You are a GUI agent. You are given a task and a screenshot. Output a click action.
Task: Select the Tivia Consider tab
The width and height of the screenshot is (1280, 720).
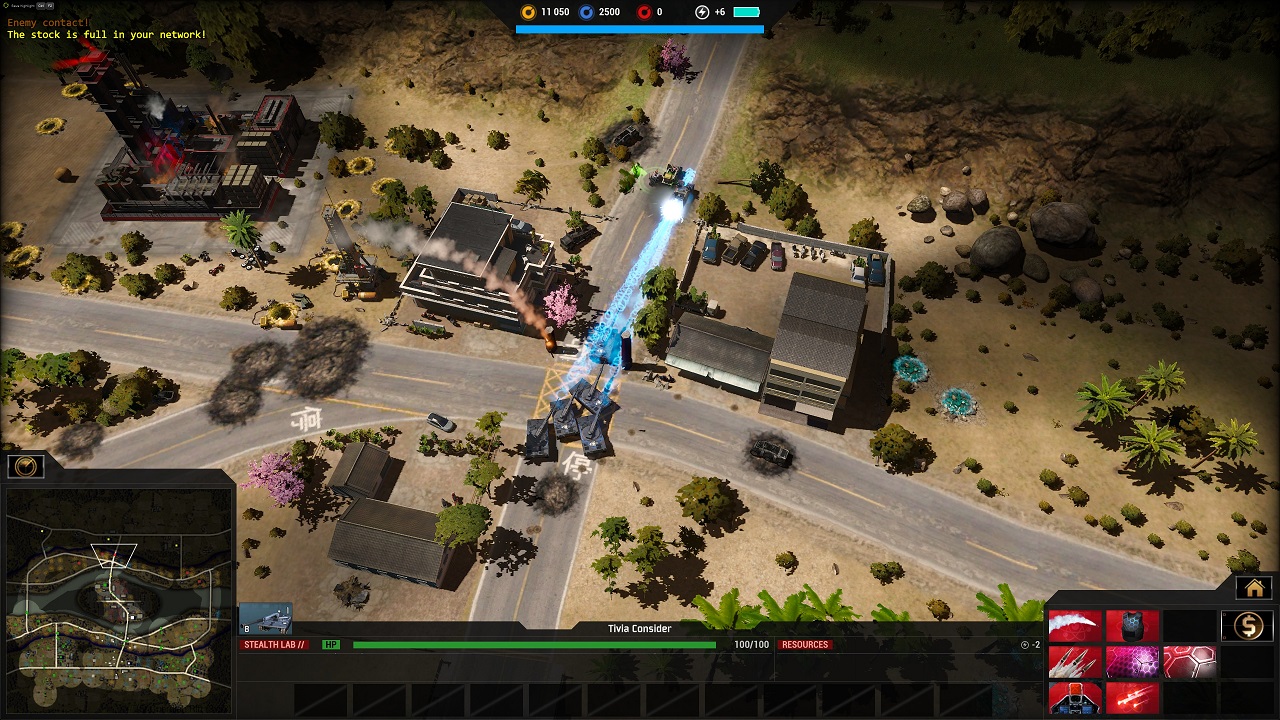click(640, 628)
